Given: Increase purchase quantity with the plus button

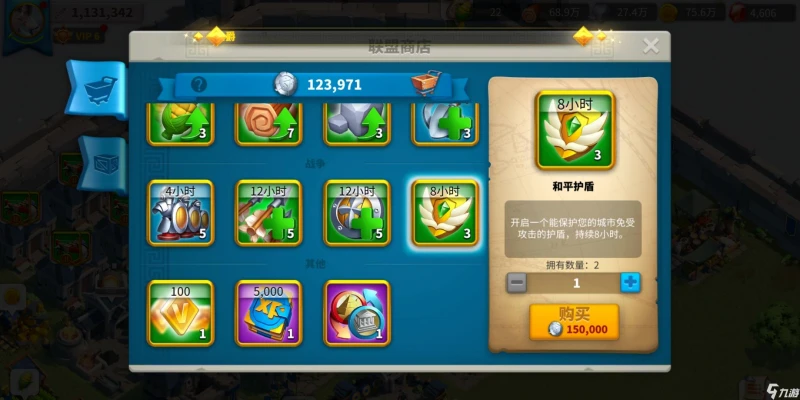Looking at the screenshot, I should (629, 283).
